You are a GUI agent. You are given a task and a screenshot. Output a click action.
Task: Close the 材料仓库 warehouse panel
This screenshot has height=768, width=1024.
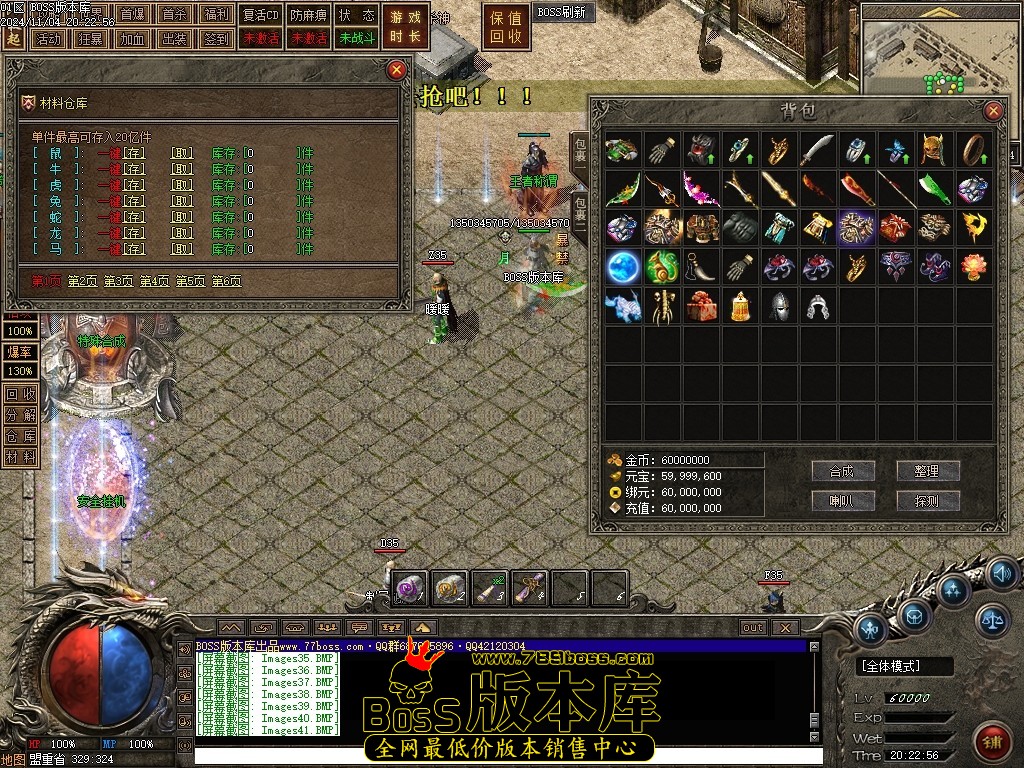pyautogui.click(x=397, y=69)
